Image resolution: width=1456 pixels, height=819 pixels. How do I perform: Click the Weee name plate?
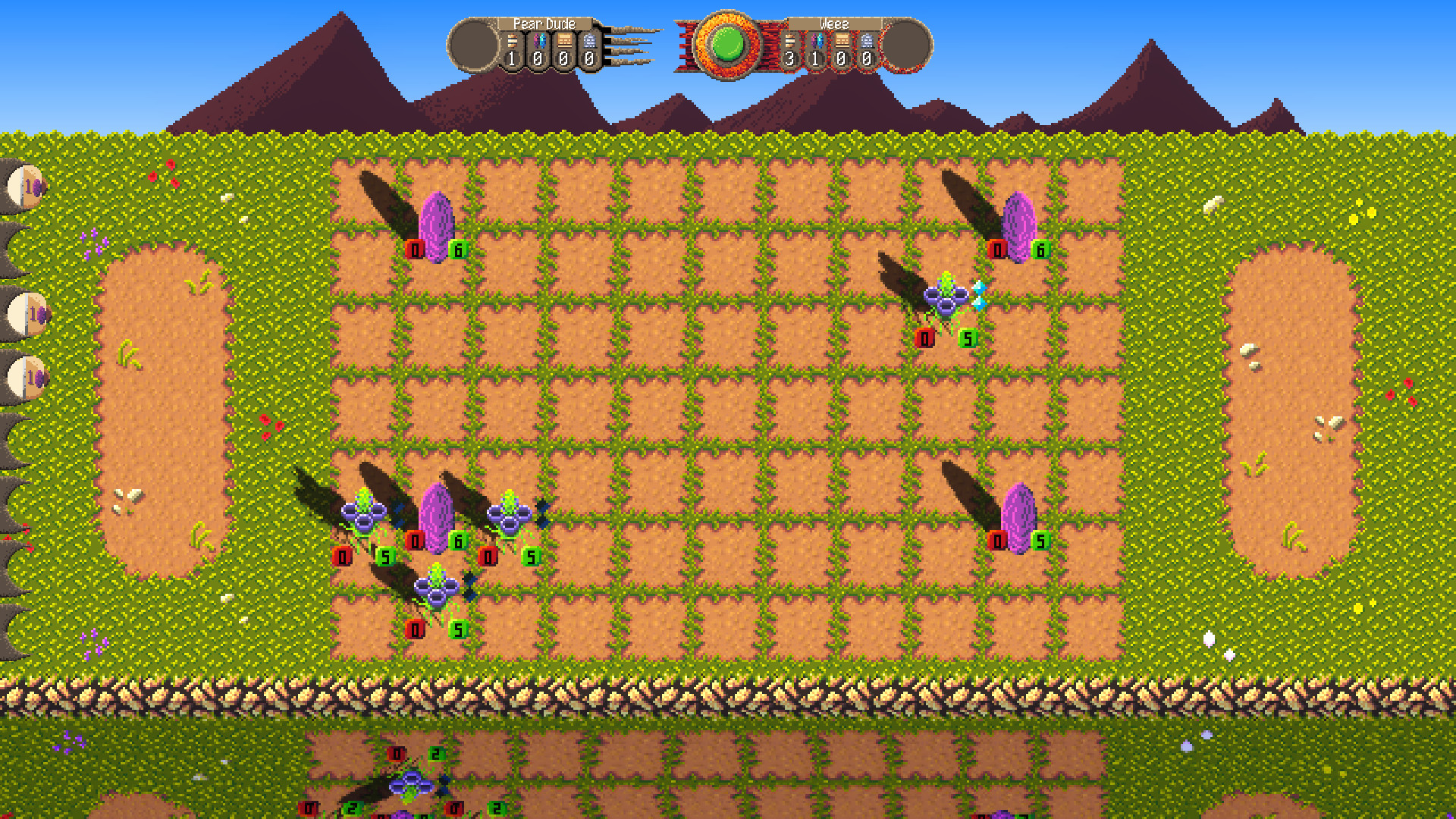pos(834,24)
